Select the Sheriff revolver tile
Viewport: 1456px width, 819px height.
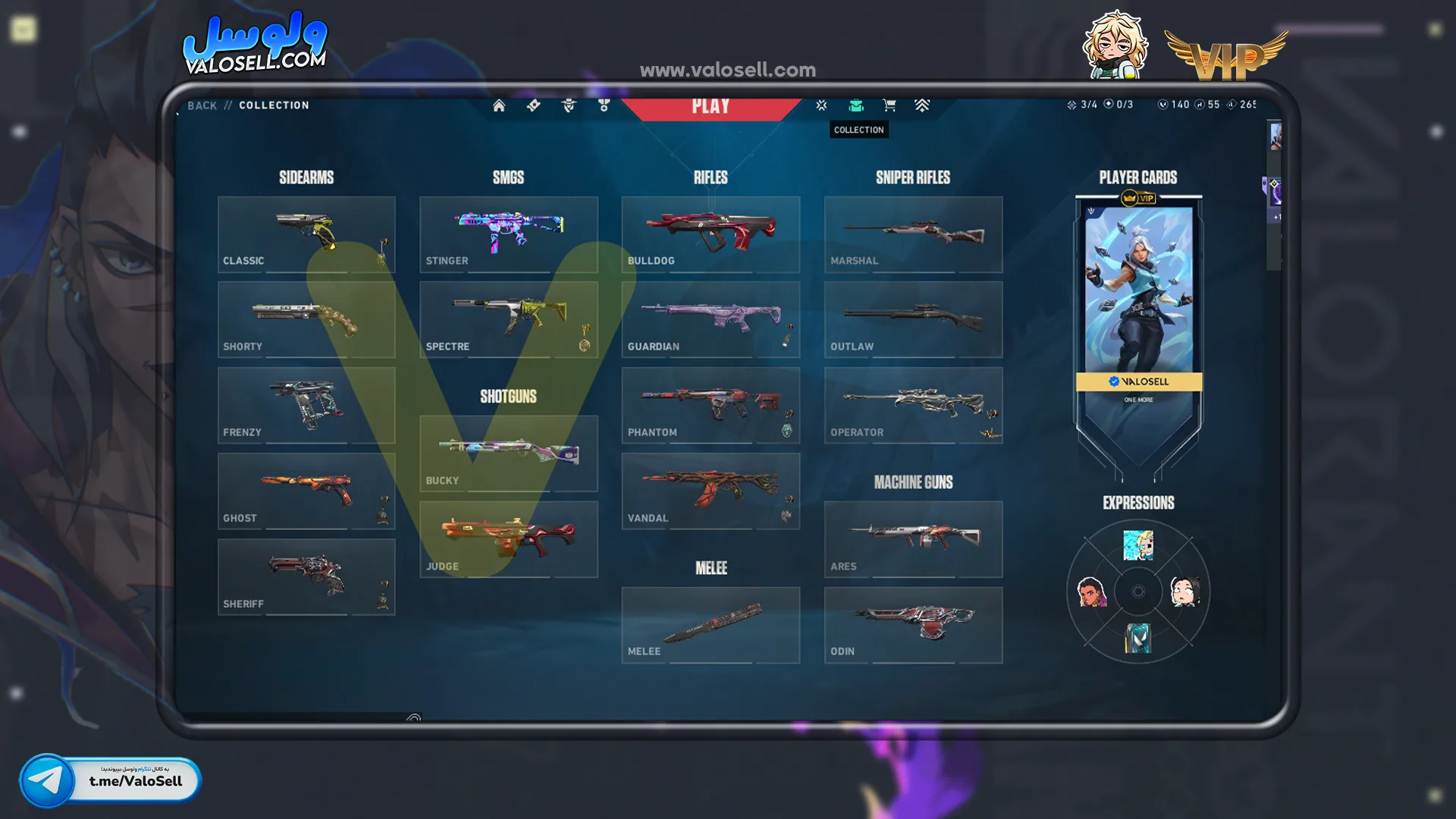tap(306, 577)
